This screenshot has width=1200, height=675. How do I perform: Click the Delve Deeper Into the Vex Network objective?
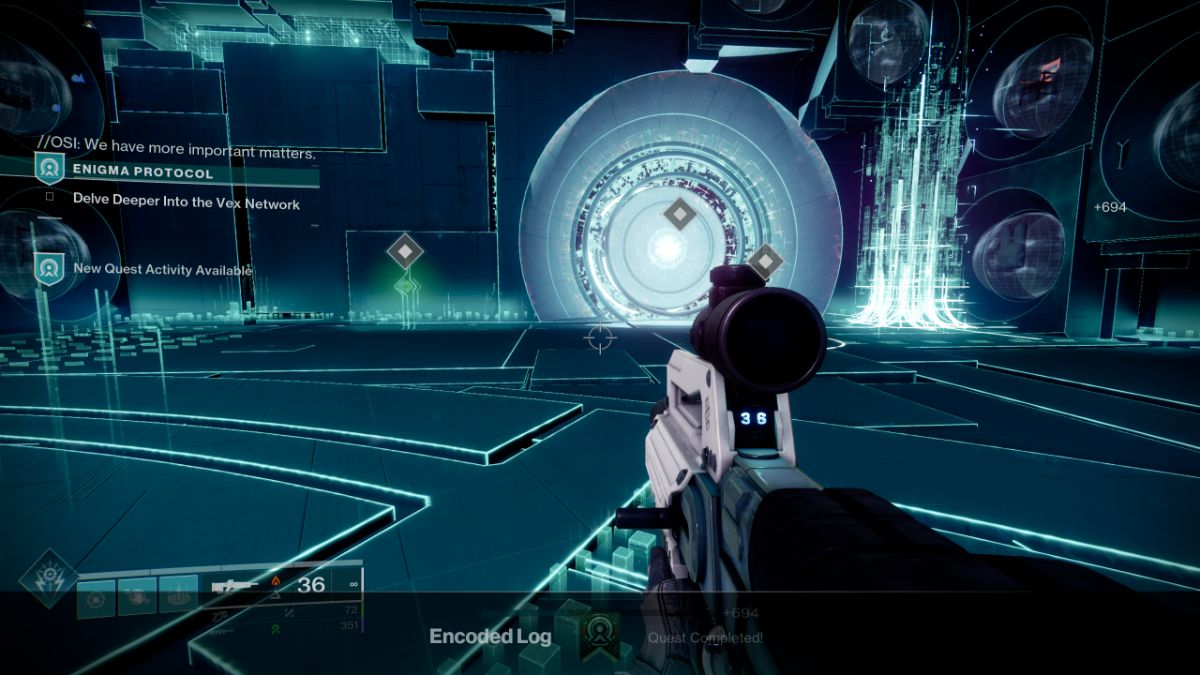(186, 203)
